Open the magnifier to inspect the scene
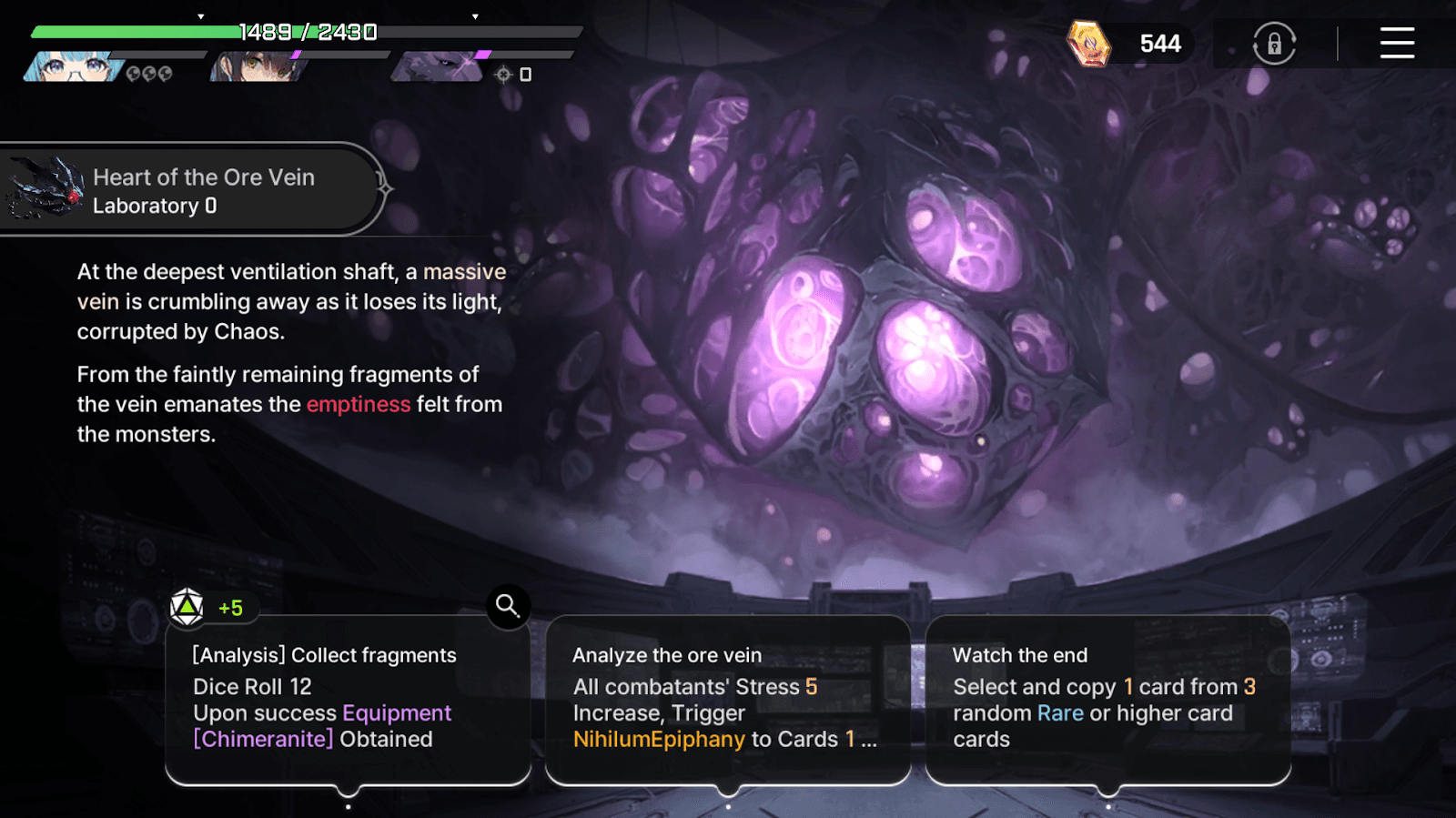Viewport: 1456px width, 818px height. coord(507,606)
